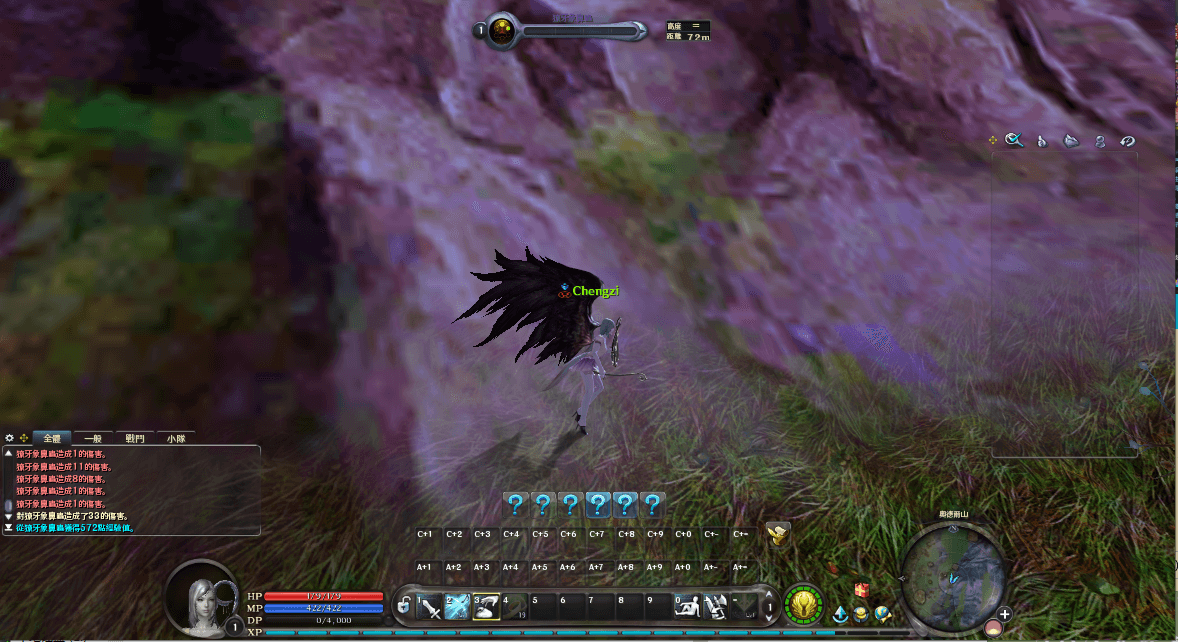Click the minimap

tap(951, 570)
